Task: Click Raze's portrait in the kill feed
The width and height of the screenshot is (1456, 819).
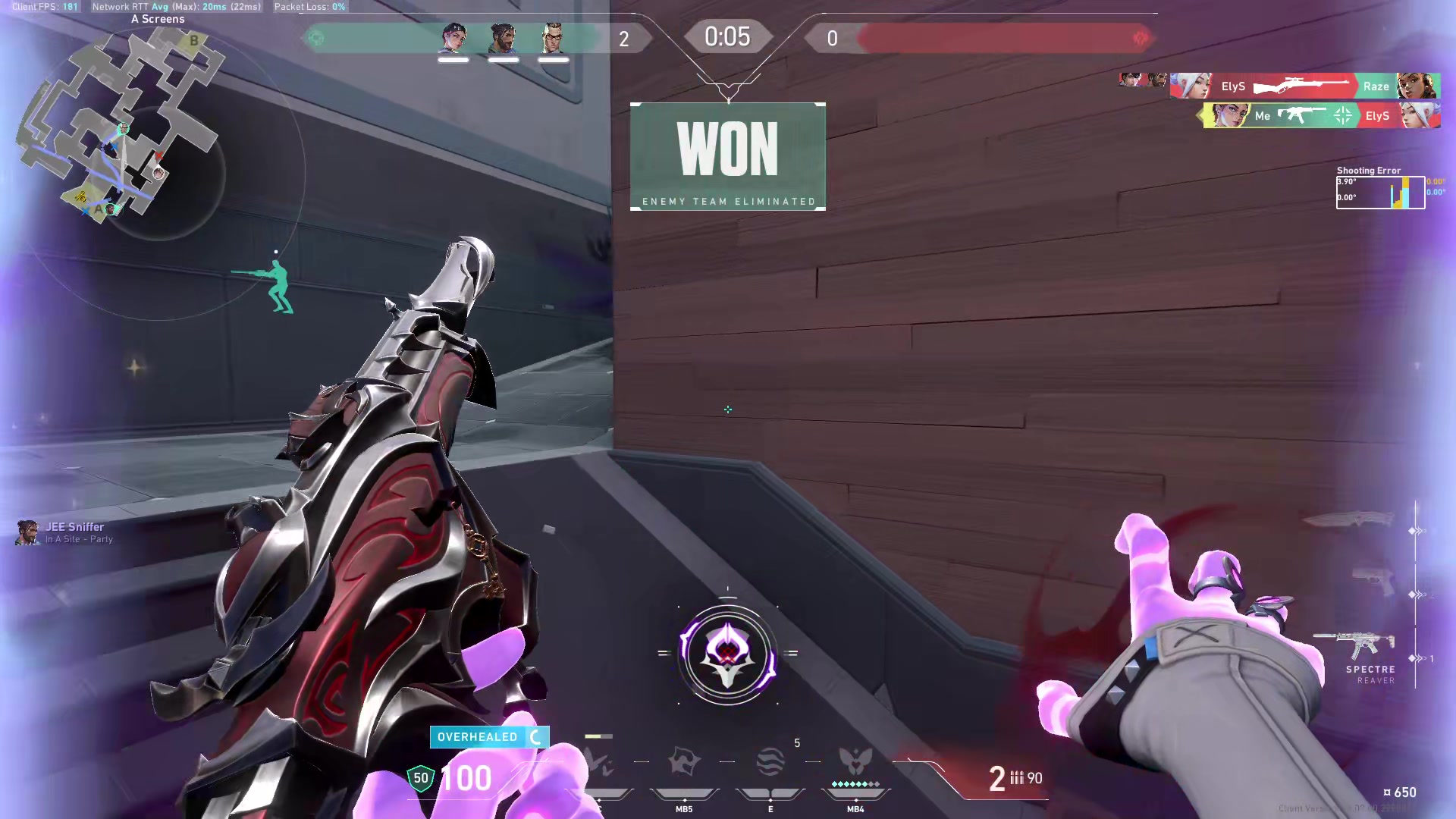Action: coord(1415,86)
